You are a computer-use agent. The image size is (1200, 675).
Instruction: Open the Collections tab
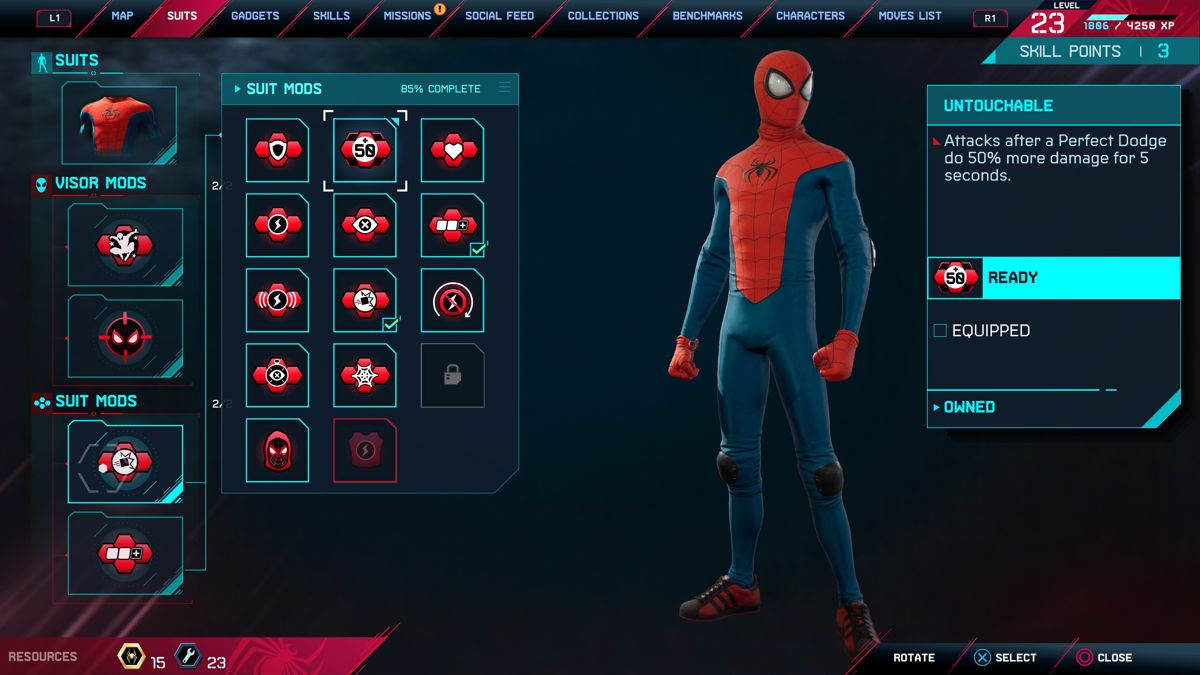pos(603,16)
